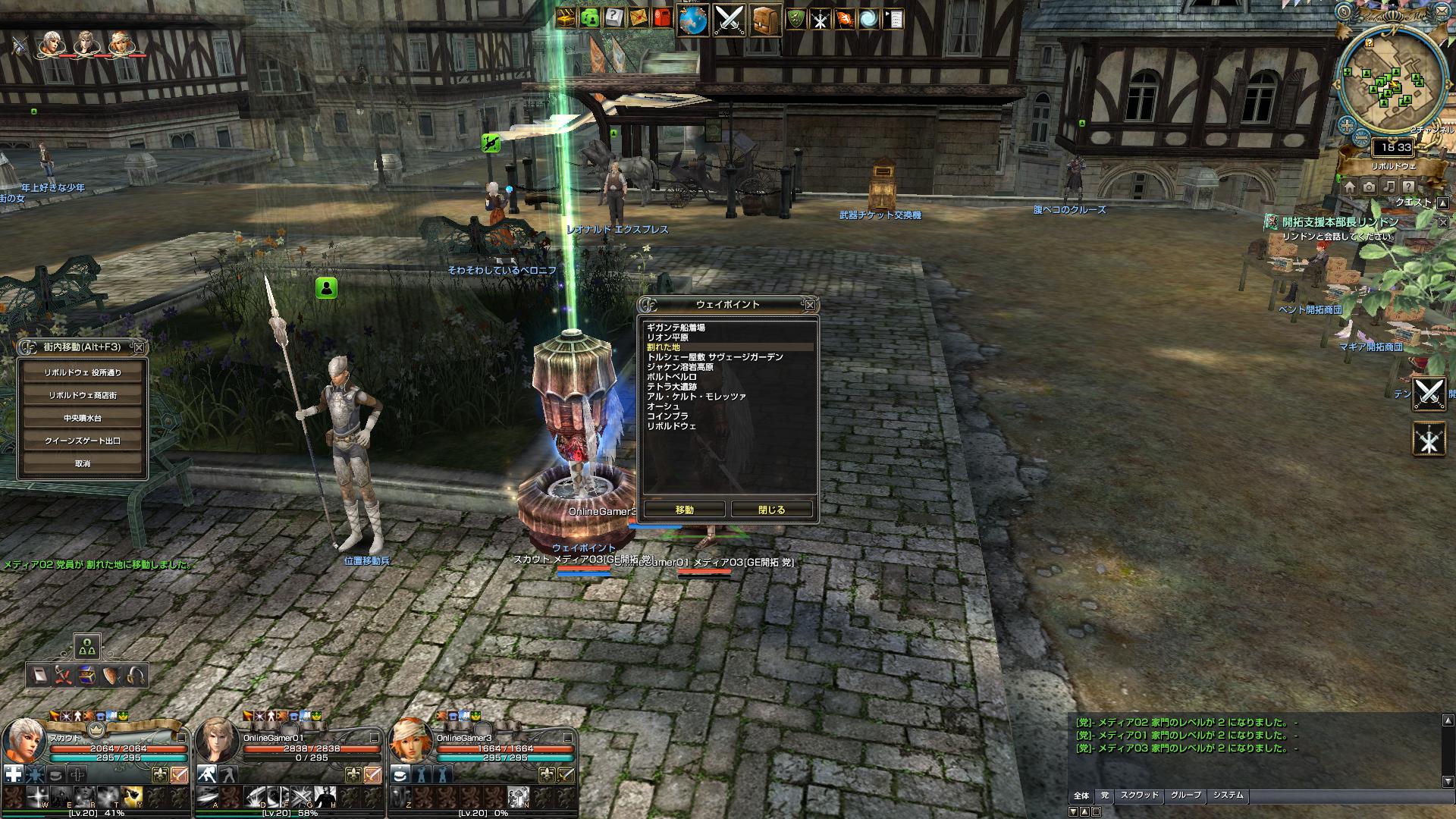1456x819 pixels.
Task: Select 割れた地 in the waypoint list
Action: coord(664,347)
